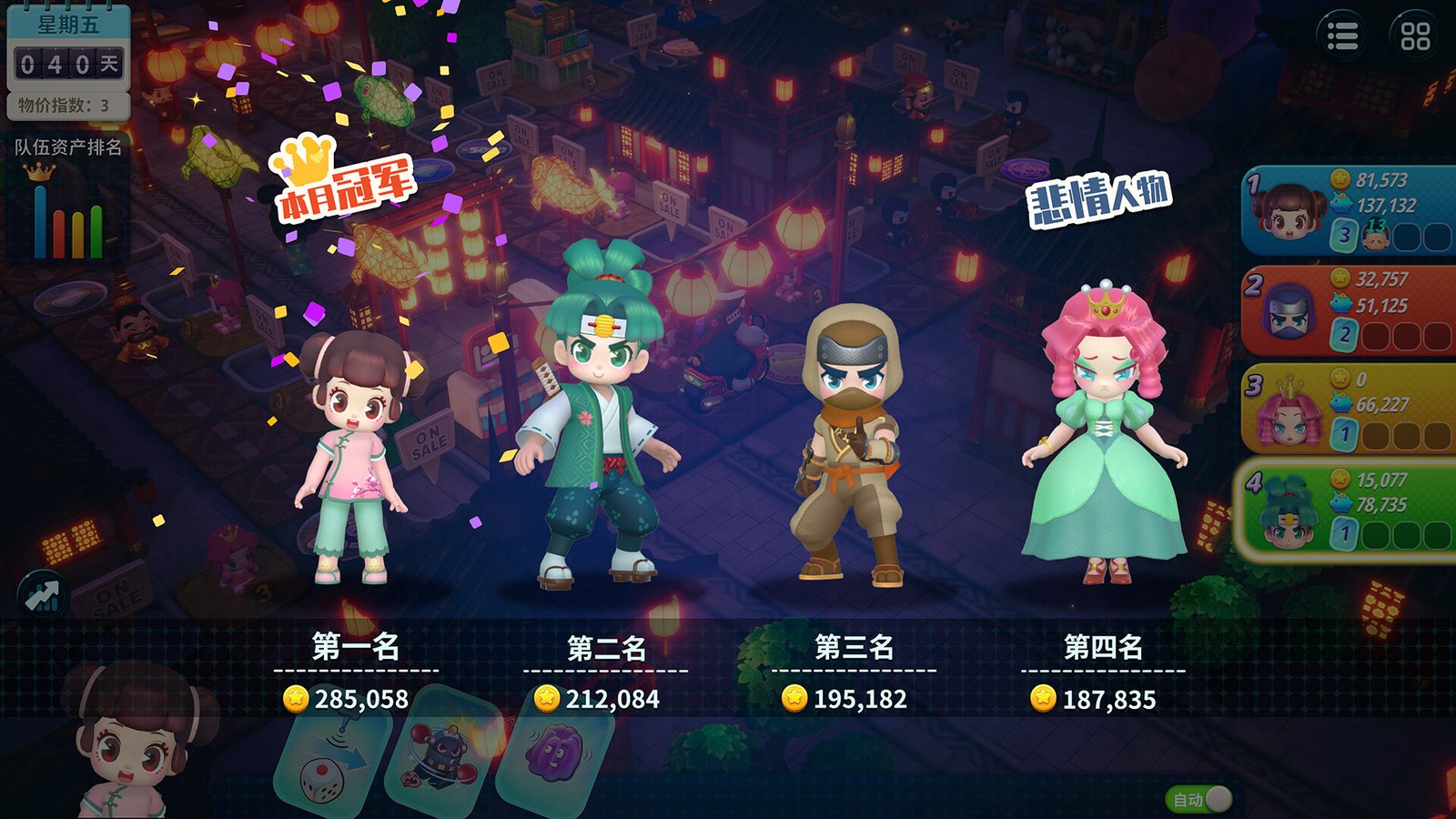
Task: Toggle the 自动 auto-play switch
Action: coord(1200,799)
